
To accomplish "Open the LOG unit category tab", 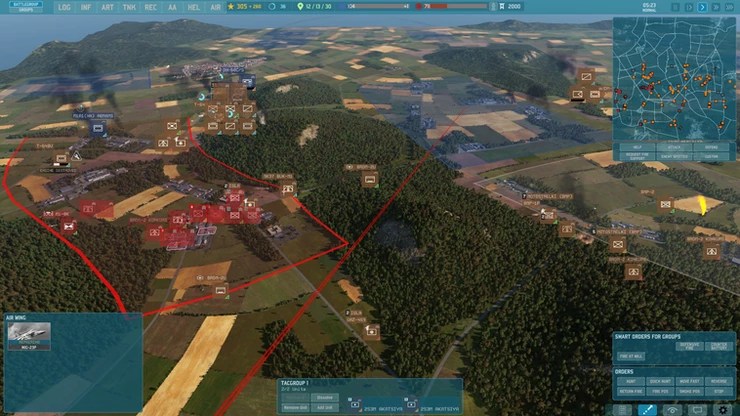I will tap(65, 7).
